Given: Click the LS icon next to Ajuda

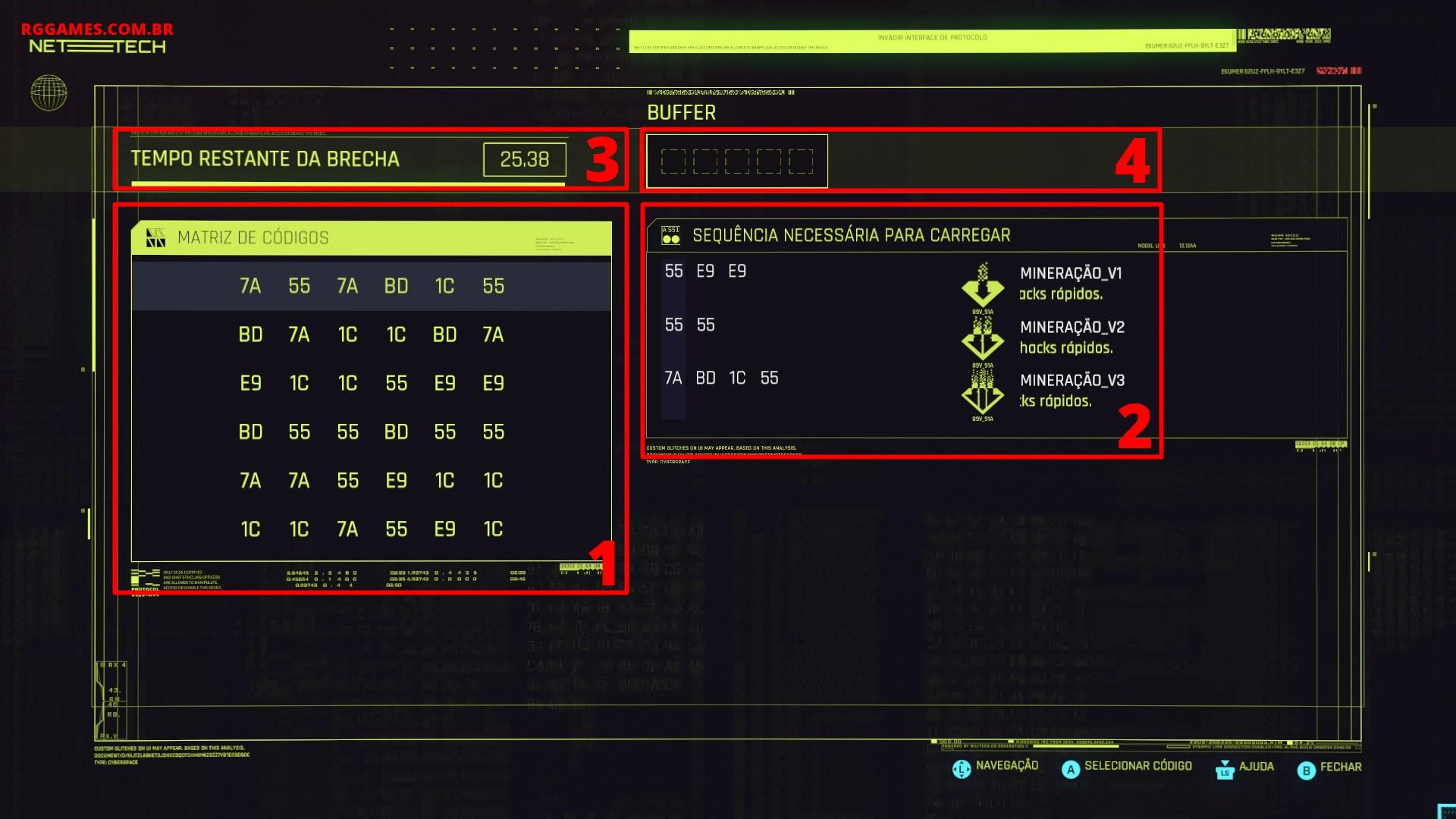Looking at the screenshot, I should tap(1223, 770).
